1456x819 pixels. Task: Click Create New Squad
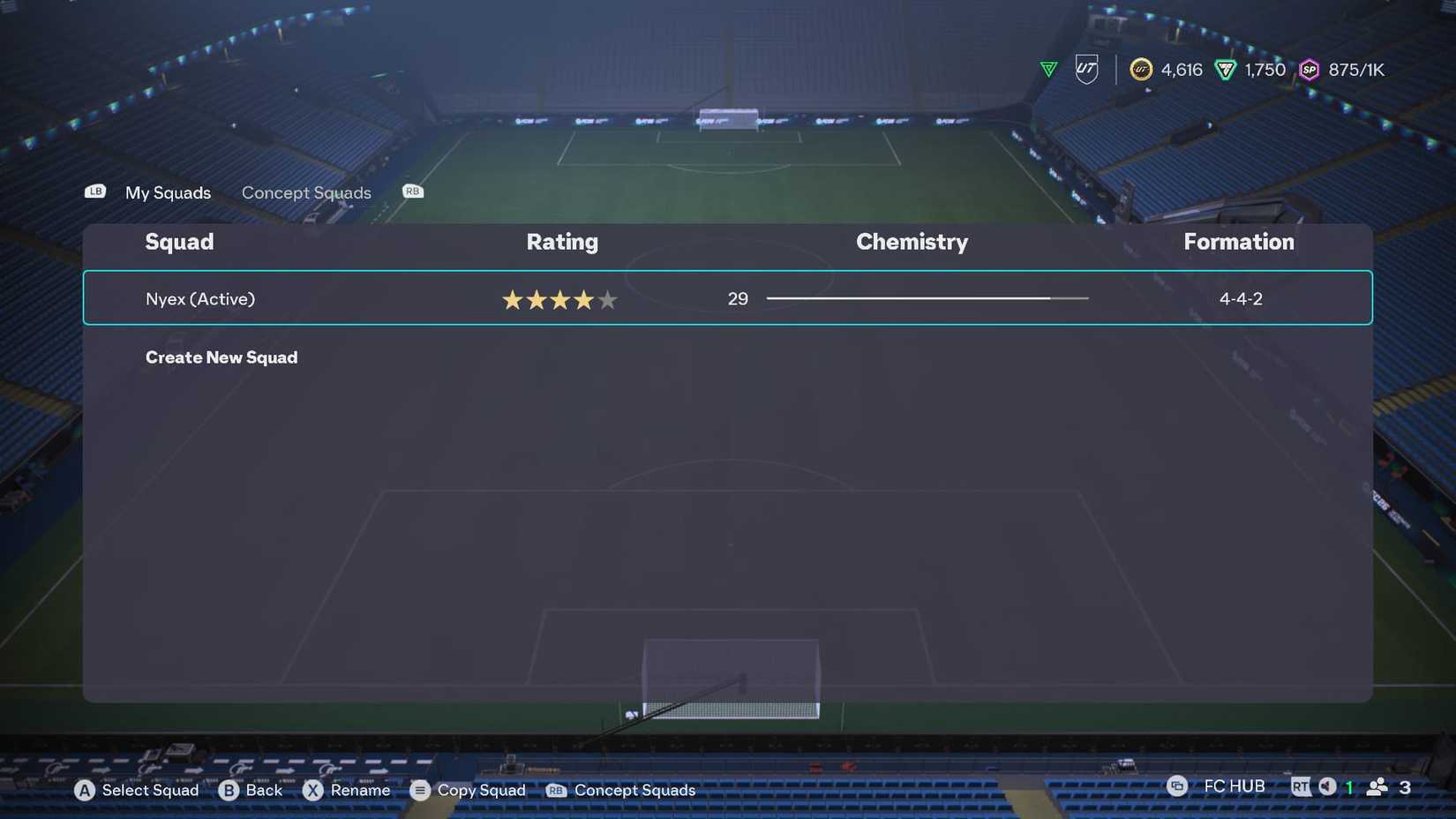[221, 357]
